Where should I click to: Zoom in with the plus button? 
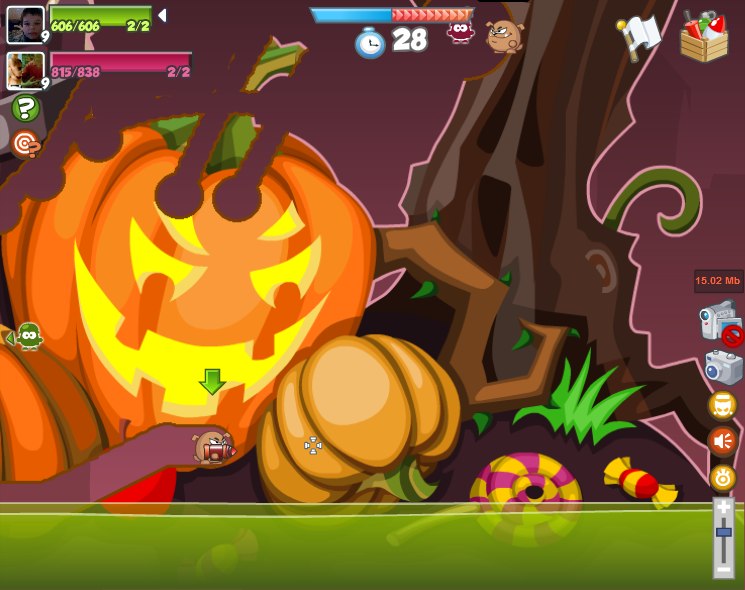723,508
